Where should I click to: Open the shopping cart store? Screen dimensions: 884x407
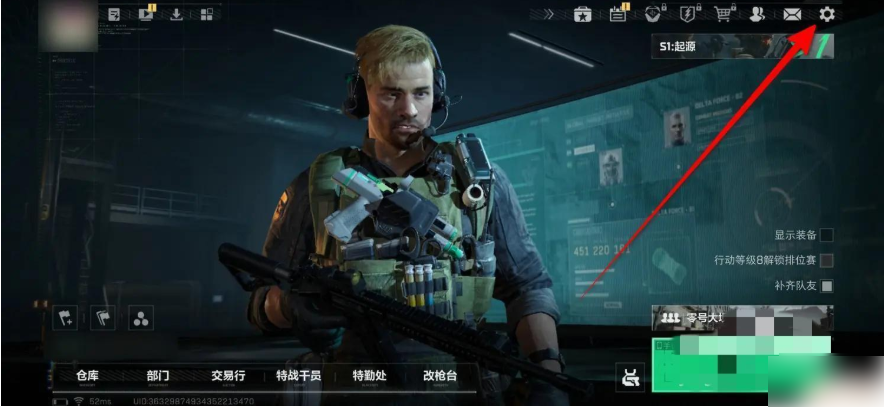[722, 14]
